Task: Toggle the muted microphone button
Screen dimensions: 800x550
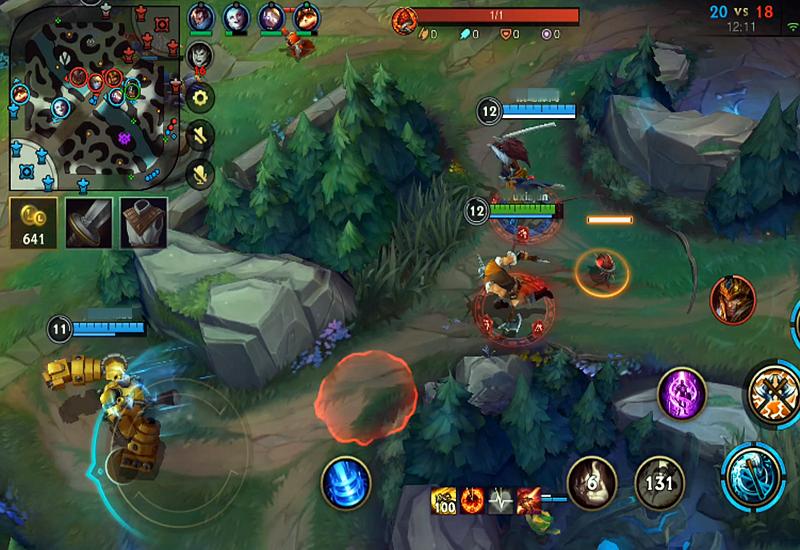Action: tap(201, 173)
